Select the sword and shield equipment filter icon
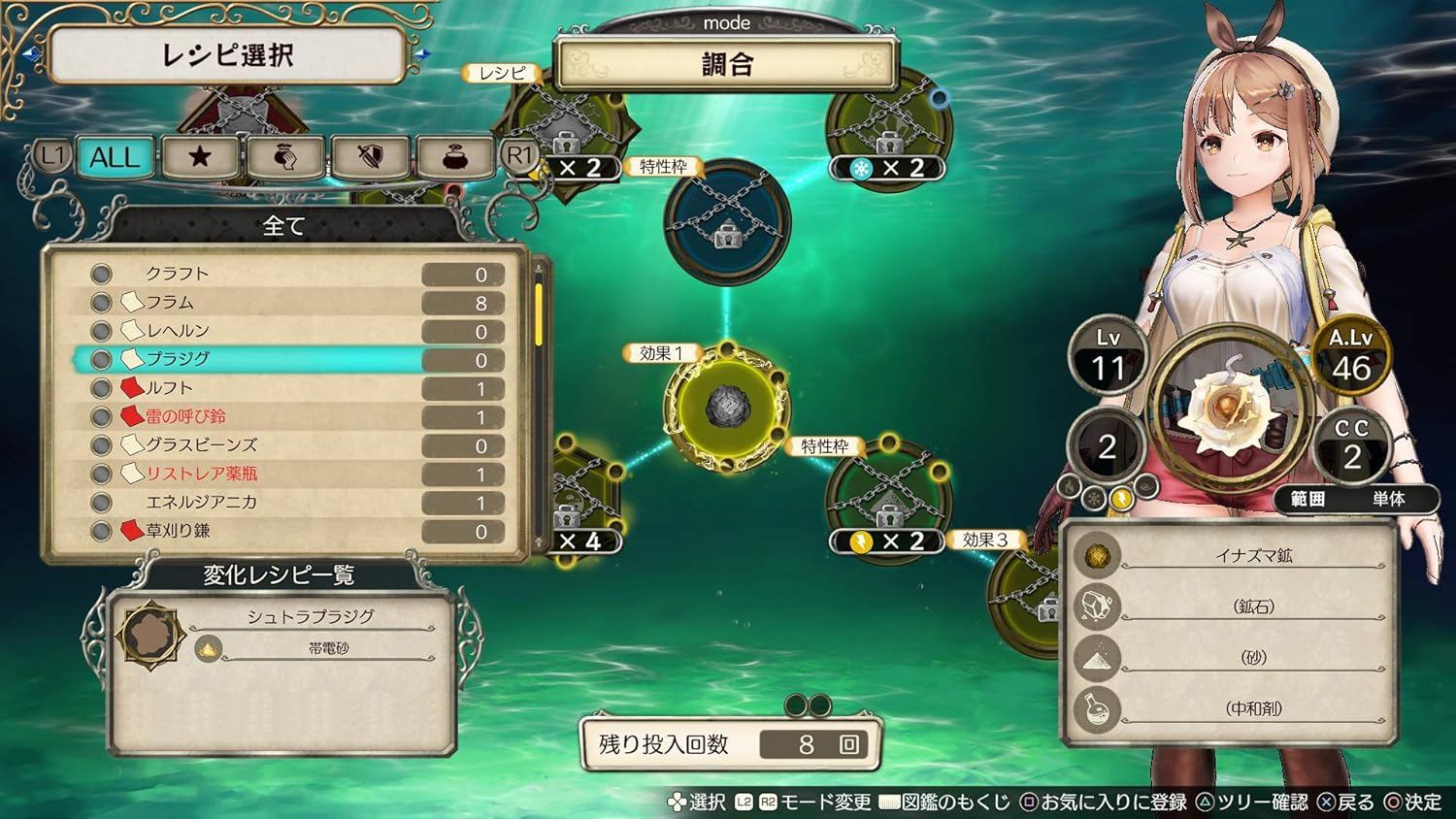The image size is (1456, 819). (369, 157)
